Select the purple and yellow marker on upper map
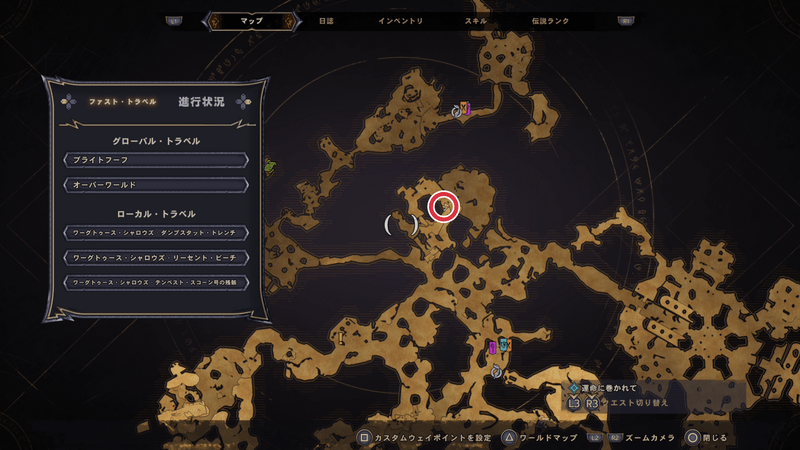This screenshot has width=800, height=450. click(464, 108)
